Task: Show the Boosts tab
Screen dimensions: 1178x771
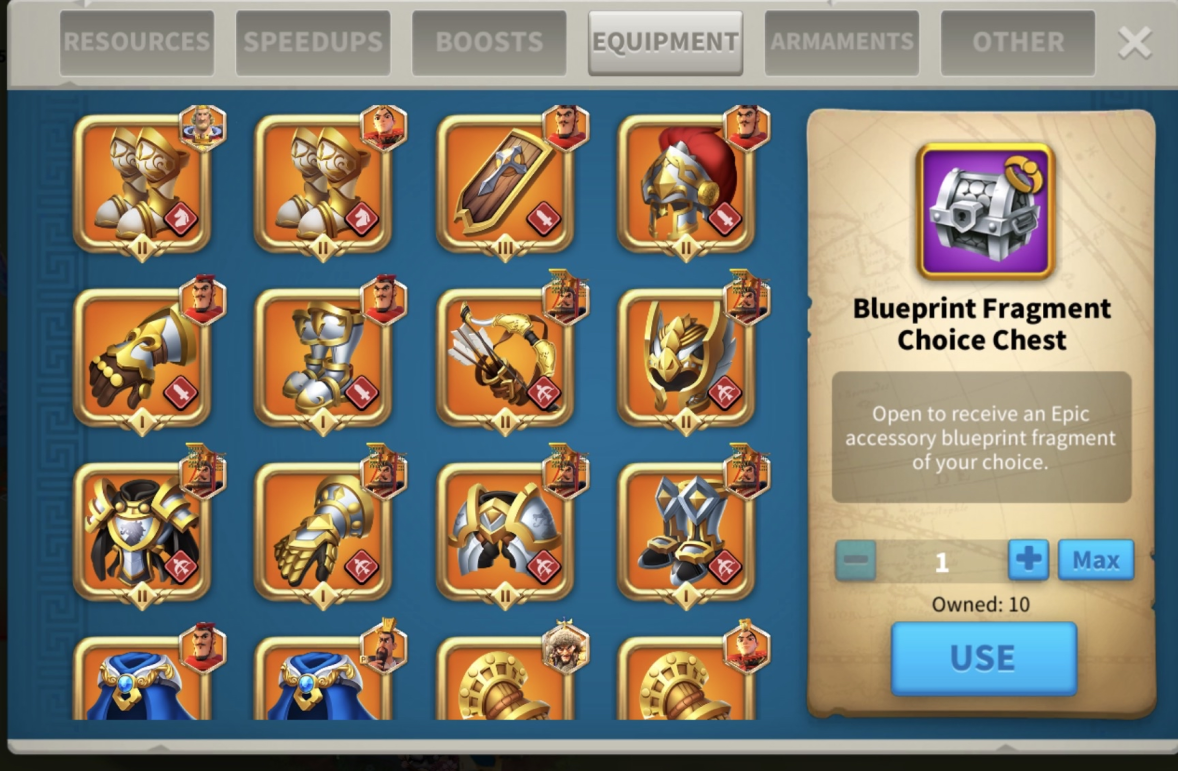Action: pos(489,42)
